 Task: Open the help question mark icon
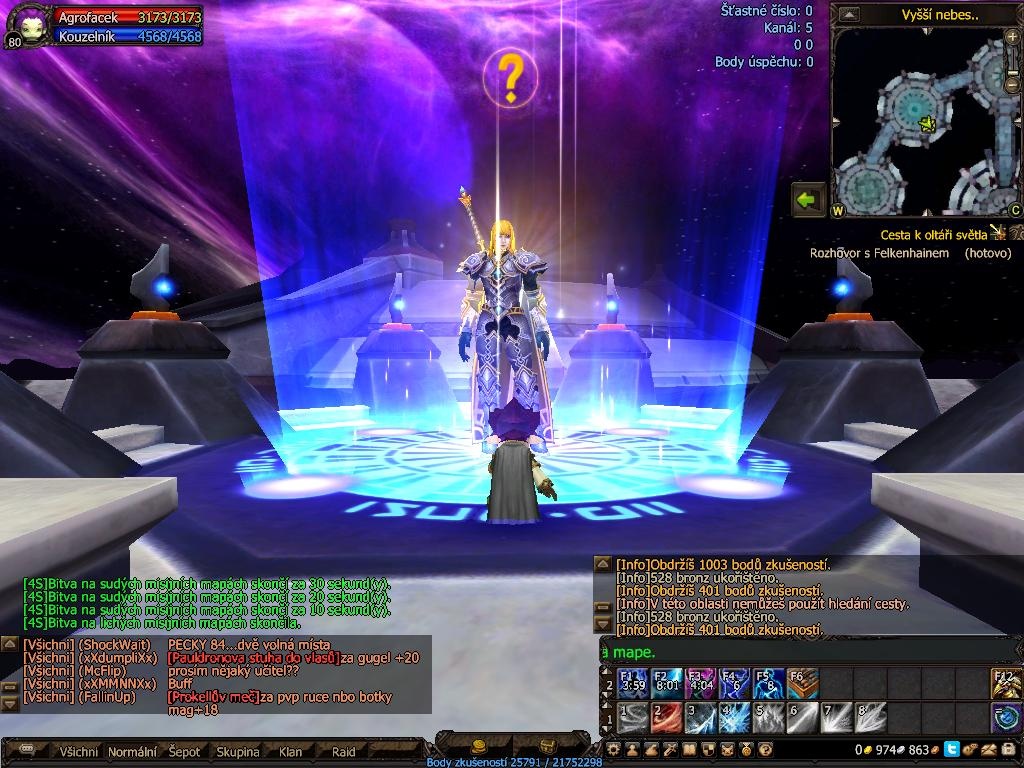tap(766, 749)
